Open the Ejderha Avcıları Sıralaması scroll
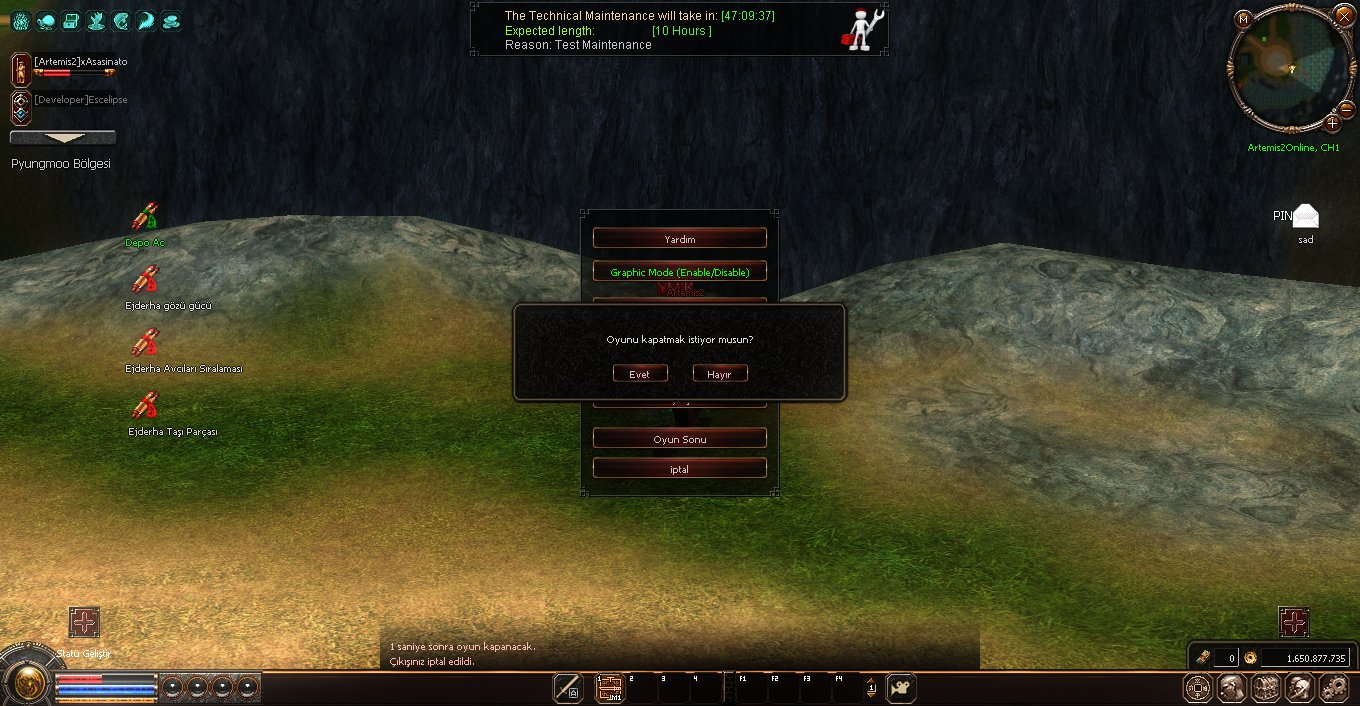Viewport: 1360px width, 706px height. click(x=146, y=343)
